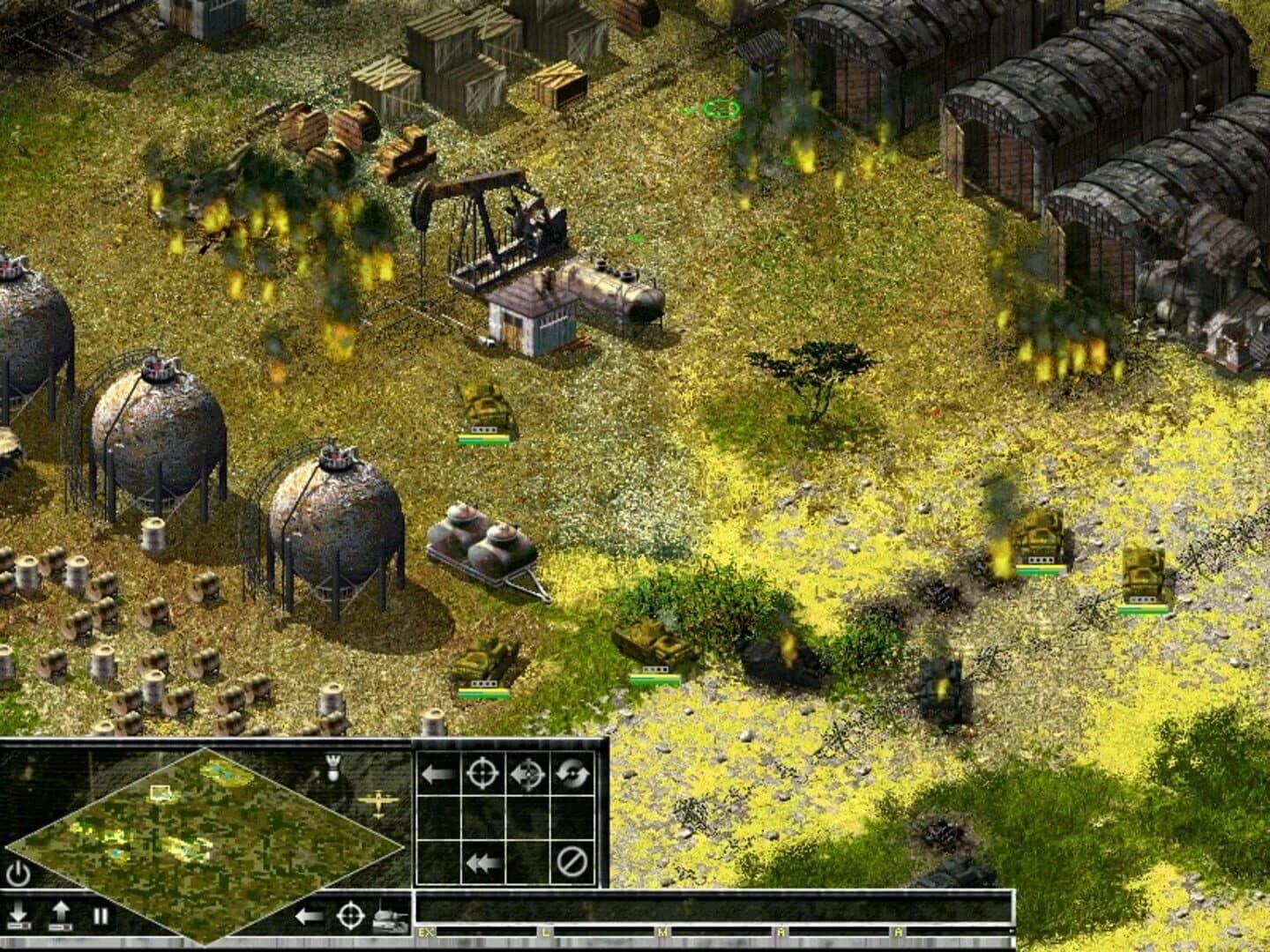Select the attack-ground targeting icon
Image resolution: width=1270 pixels, height=952 pixels.
tap(529, 774)
